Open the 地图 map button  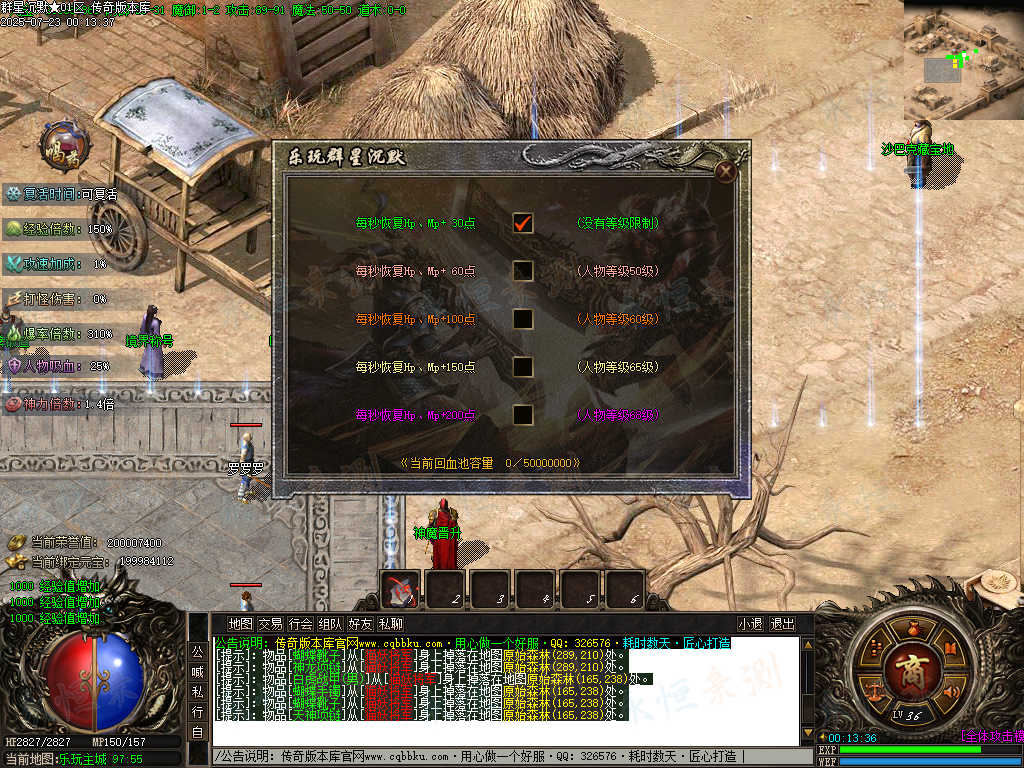pos(240,624)
